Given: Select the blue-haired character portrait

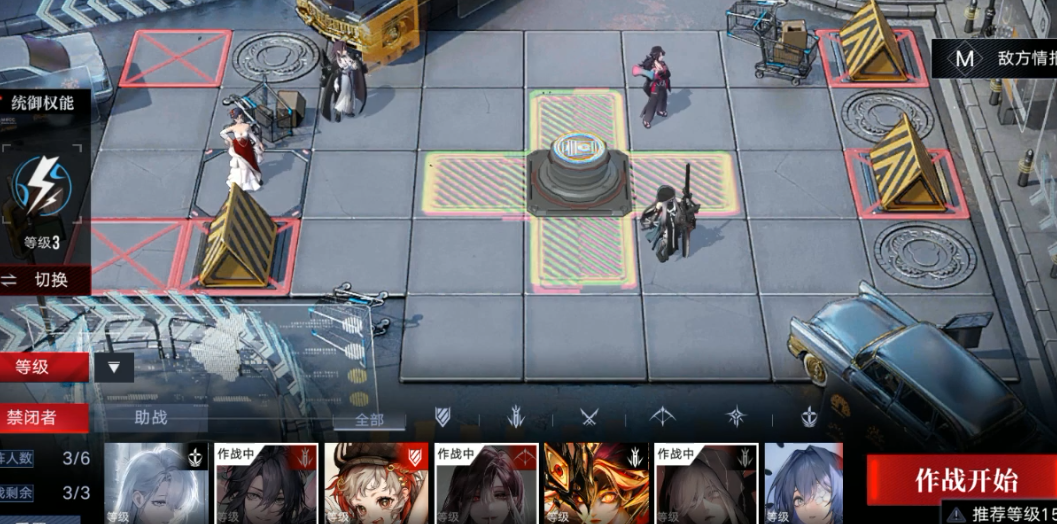Looking at the screenshot, I should [x=803, y=484].
